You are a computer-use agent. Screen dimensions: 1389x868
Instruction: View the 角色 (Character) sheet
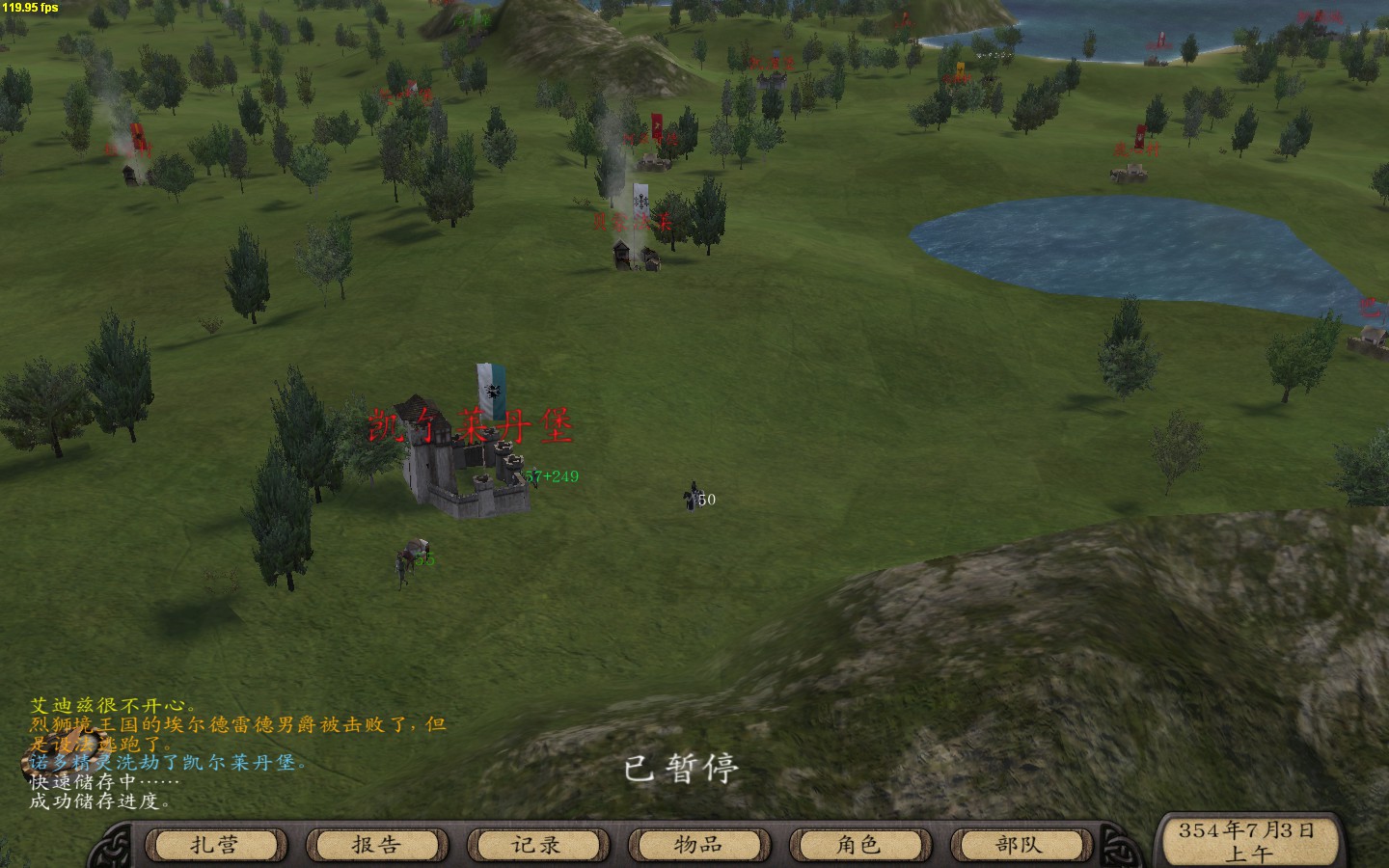(858, 845)
